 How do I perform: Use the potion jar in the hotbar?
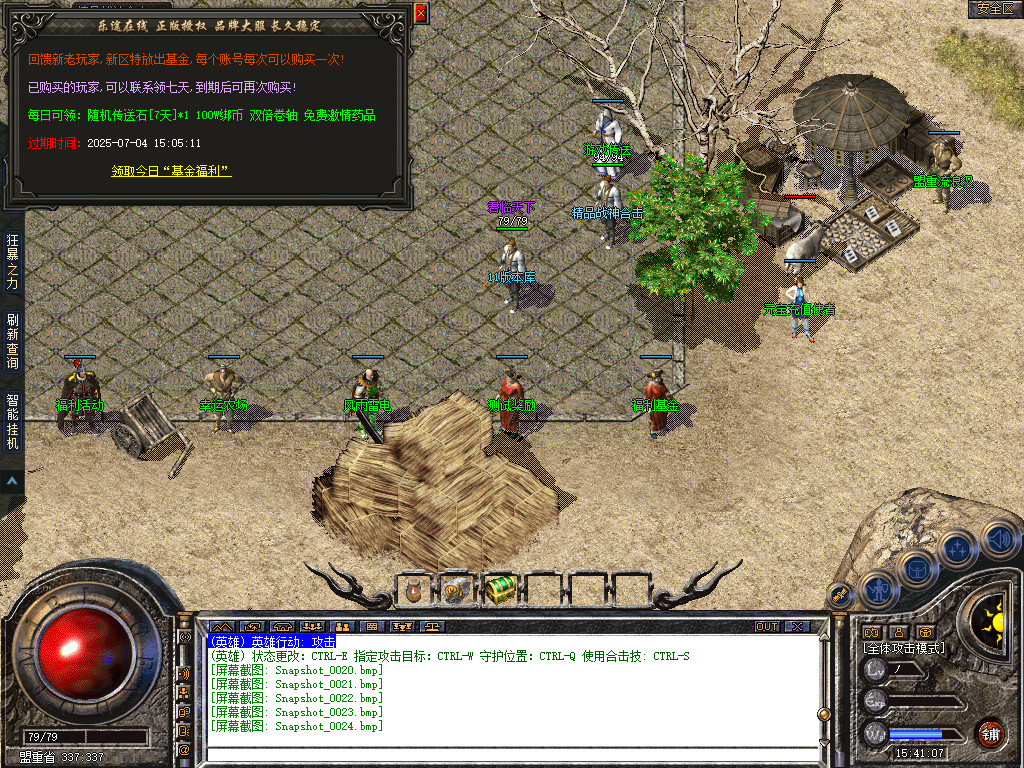[x=413, y=591]
